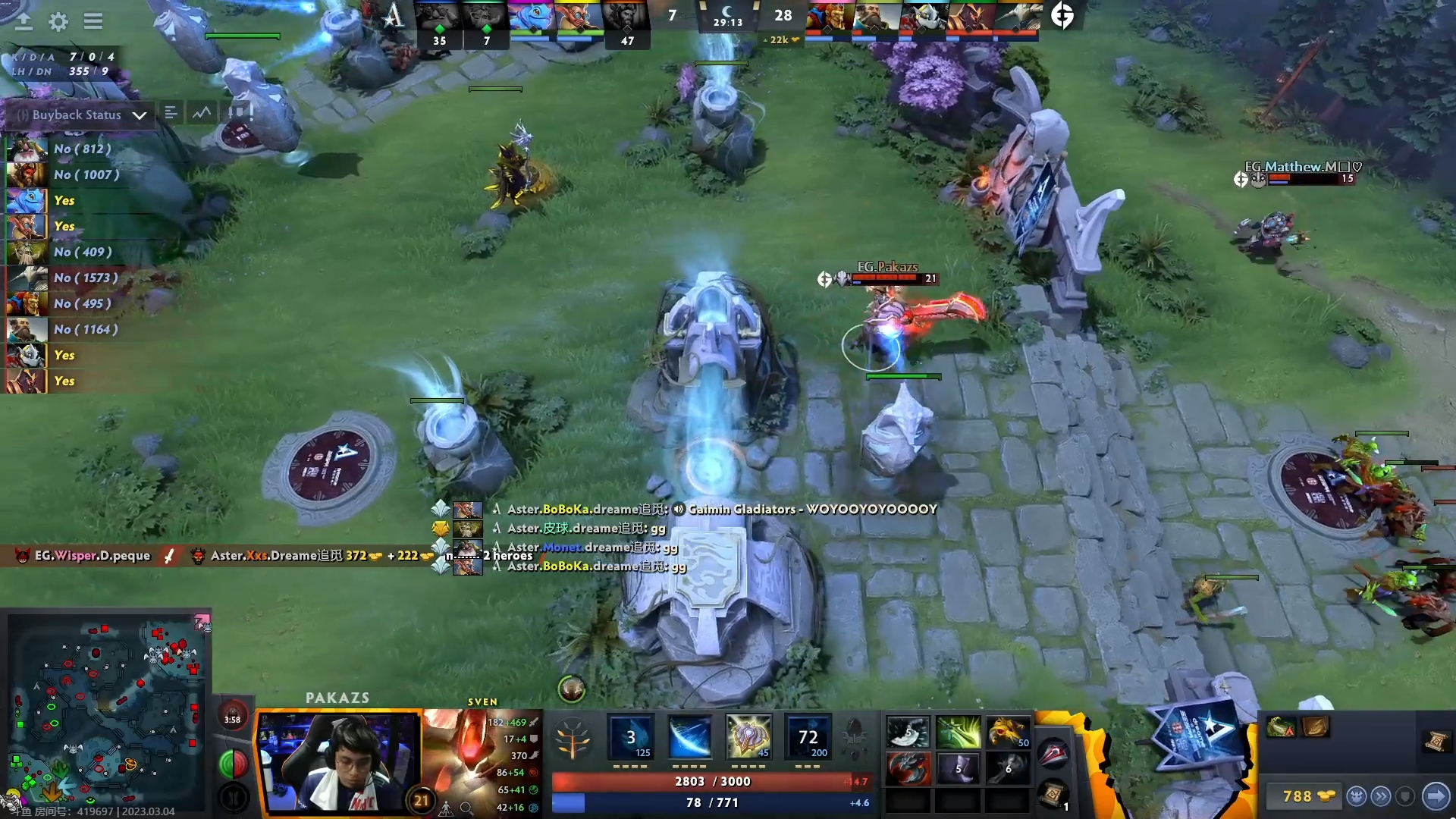Click Sven's red health bar
1456x819 pixels.
[709, 781]
